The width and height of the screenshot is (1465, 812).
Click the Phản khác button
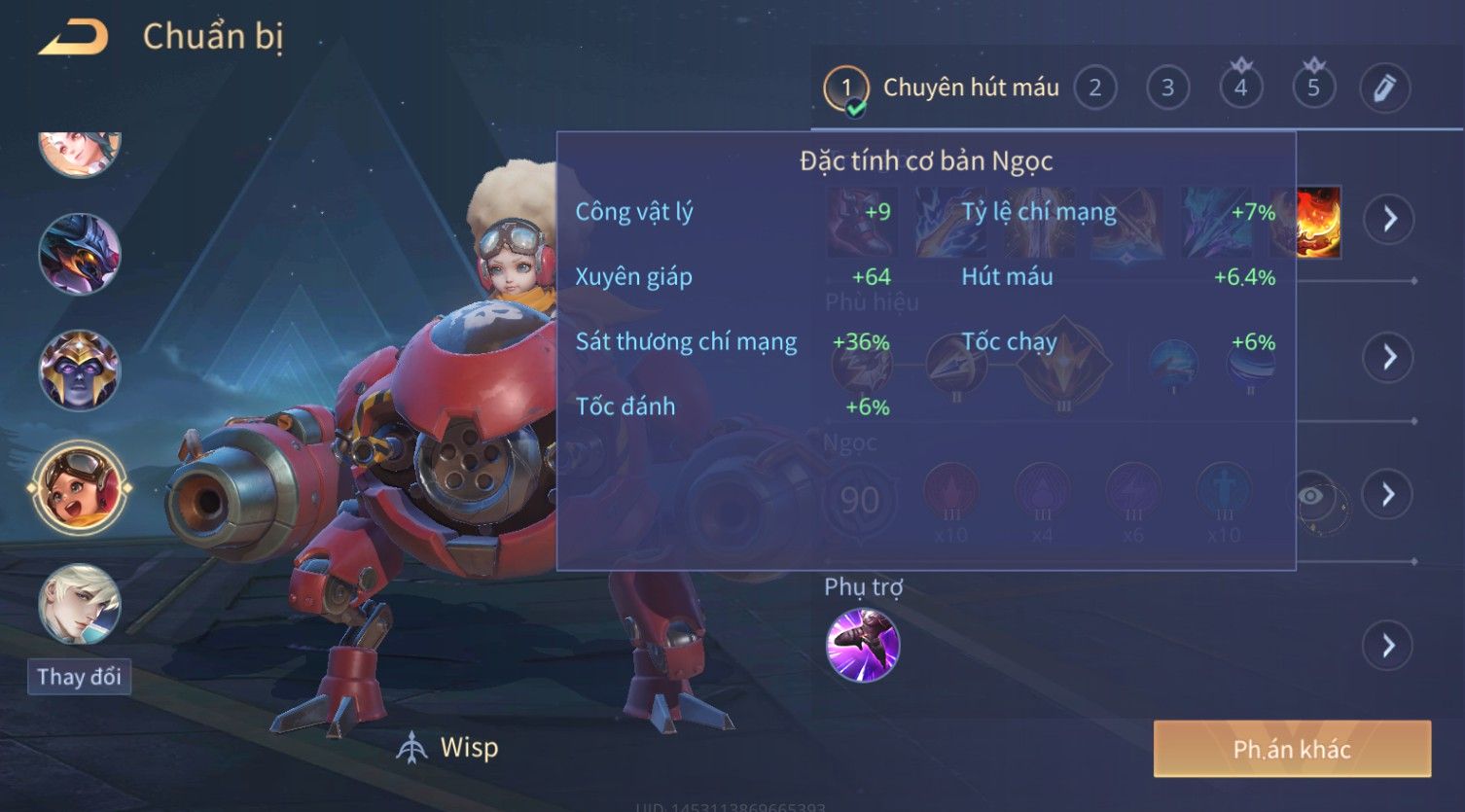click(x=1292, y=749)
